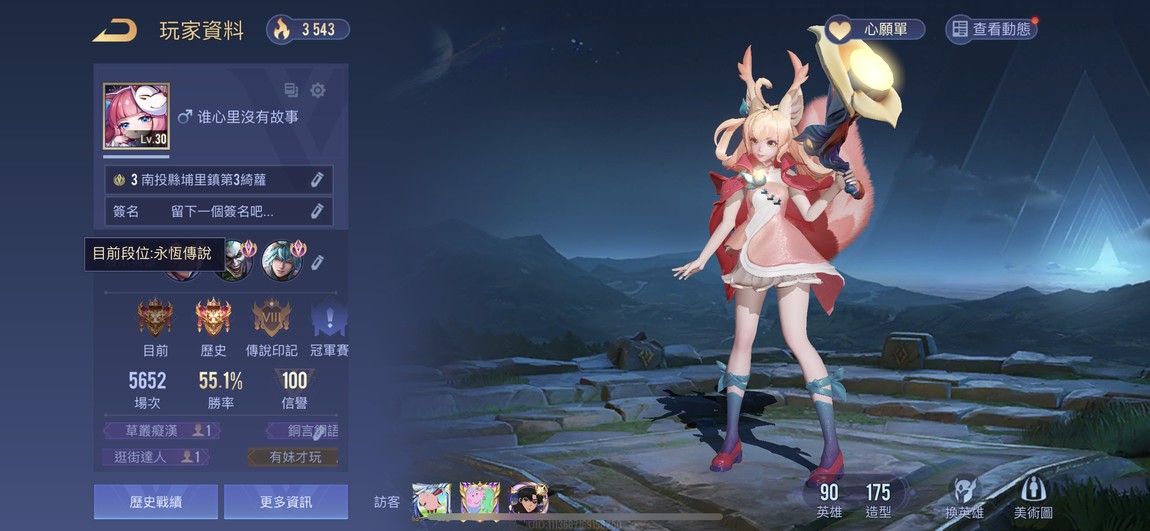The image size is (1150, 531).
Task: View 查看動態 activity feed
Action: click(x=991, y=29)
